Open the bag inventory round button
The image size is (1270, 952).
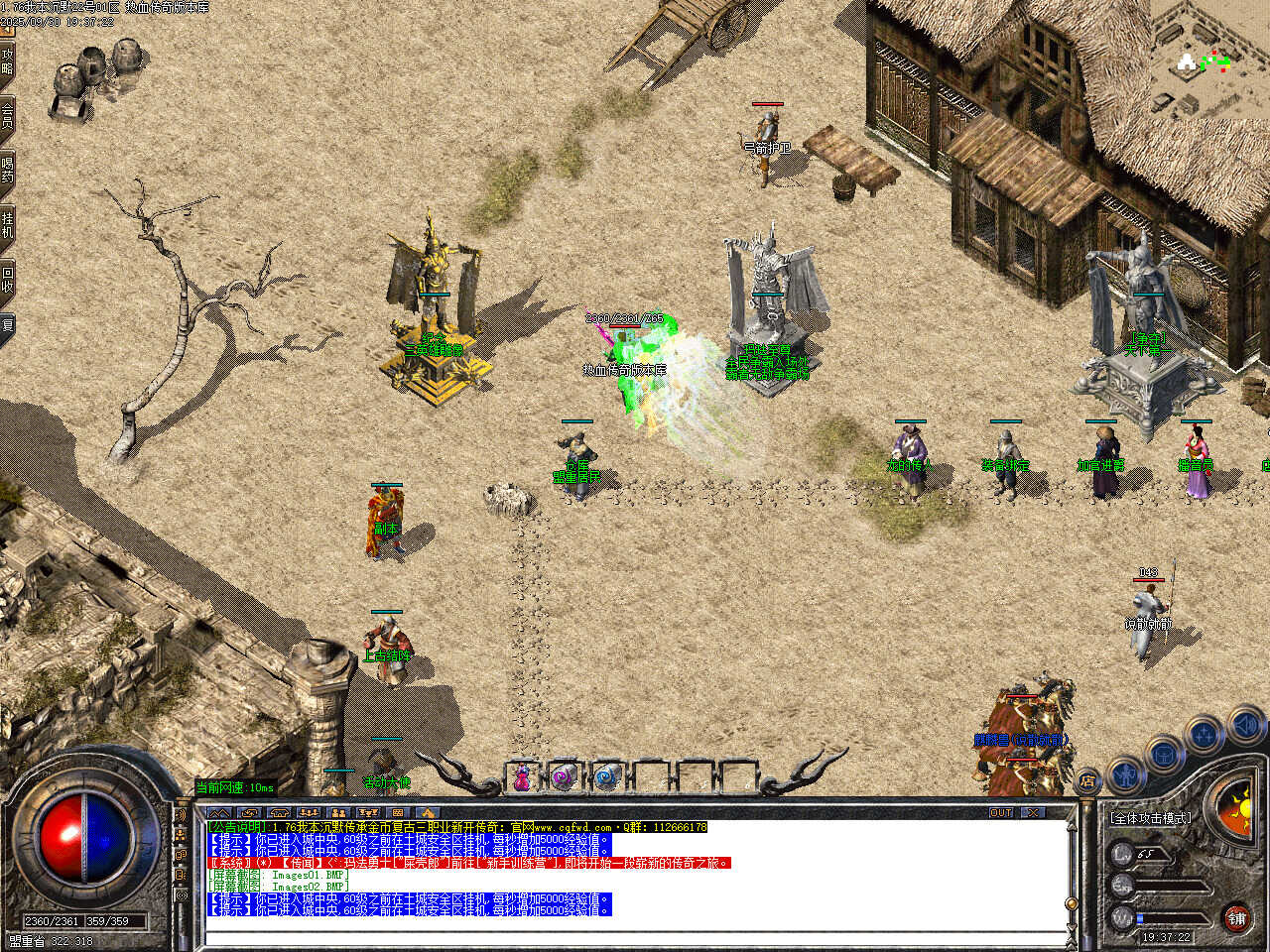point(1163,755)
